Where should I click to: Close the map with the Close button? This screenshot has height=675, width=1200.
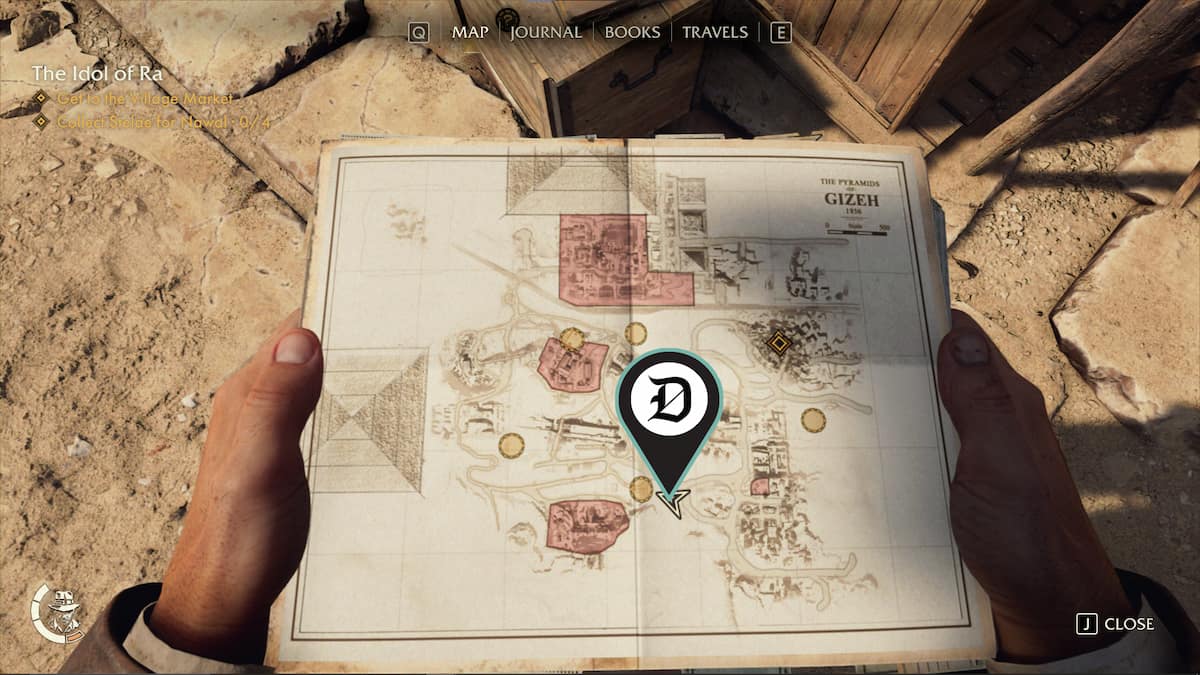[1116, 624]
